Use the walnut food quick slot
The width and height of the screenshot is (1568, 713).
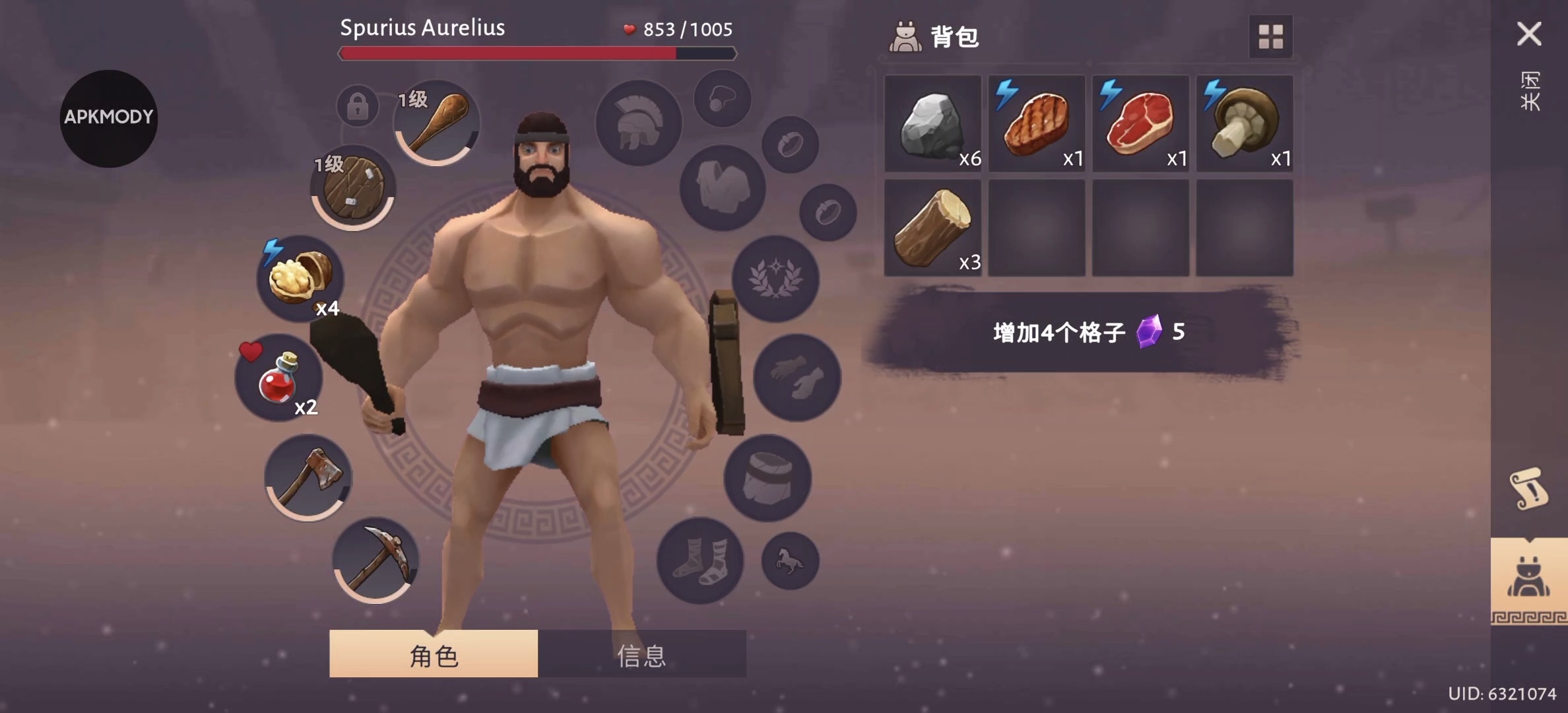coord(300,278)
